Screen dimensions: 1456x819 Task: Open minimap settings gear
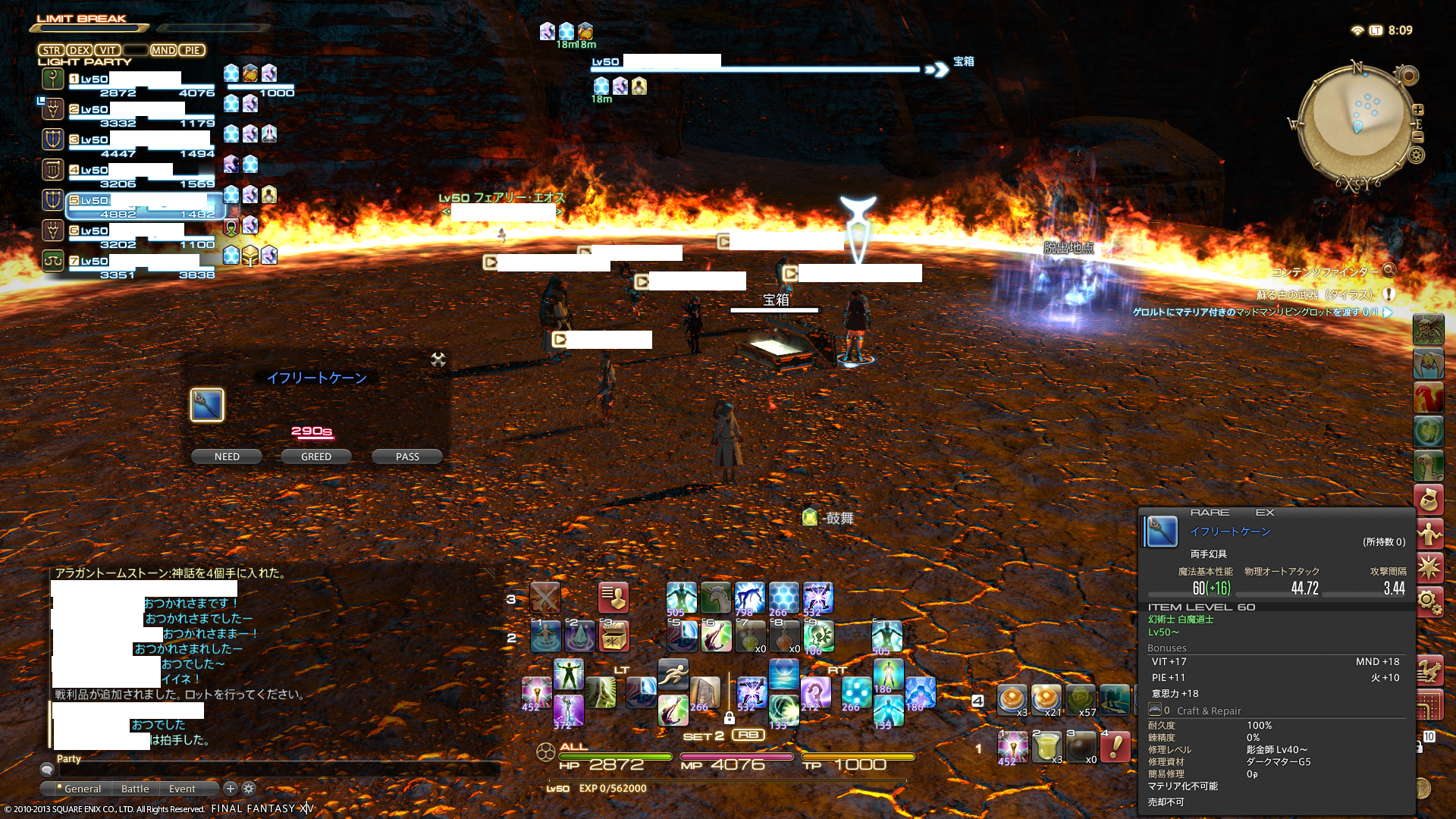click(1417, 155)
